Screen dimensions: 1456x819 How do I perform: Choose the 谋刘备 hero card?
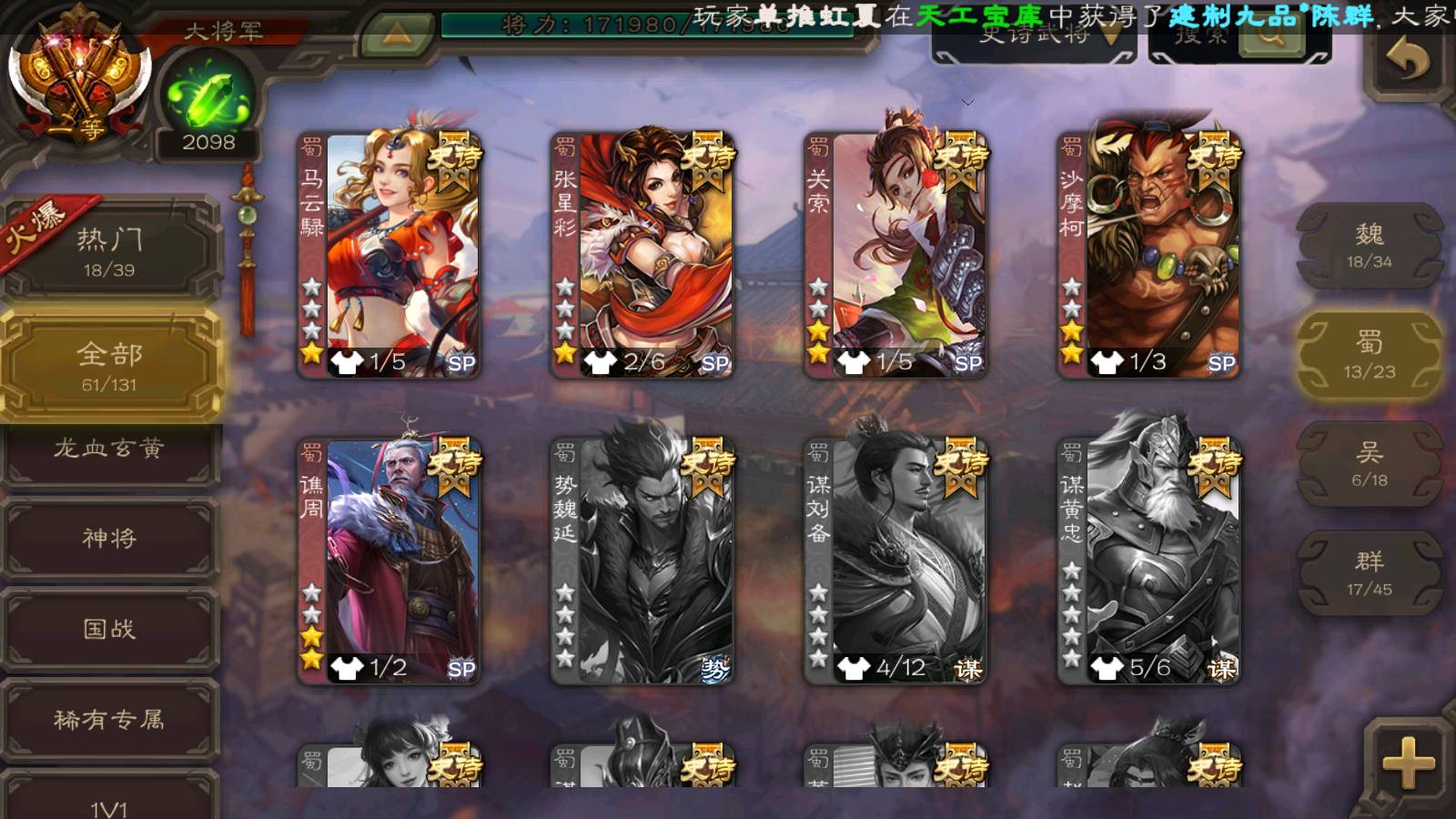tap(895, 561)
